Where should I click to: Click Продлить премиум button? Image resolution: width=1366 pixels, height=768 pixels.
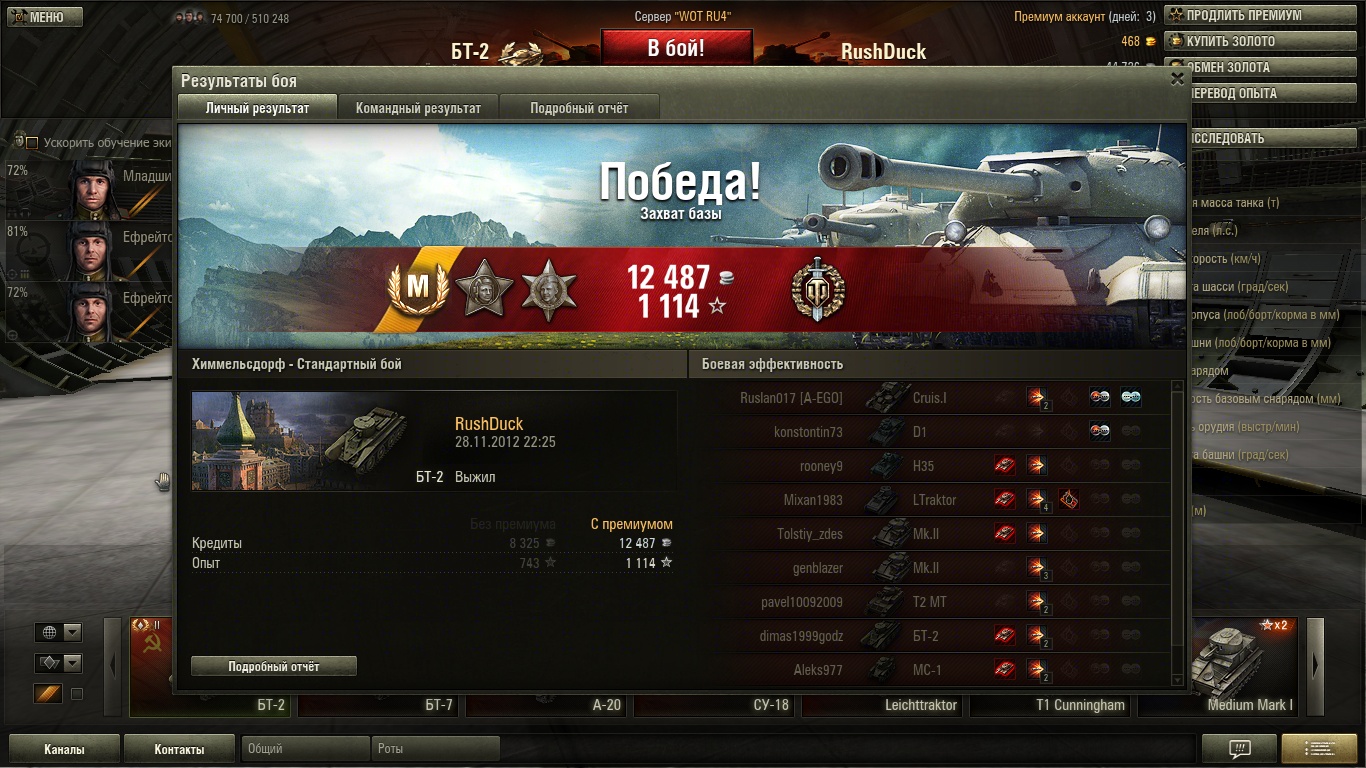[1243, 16]
